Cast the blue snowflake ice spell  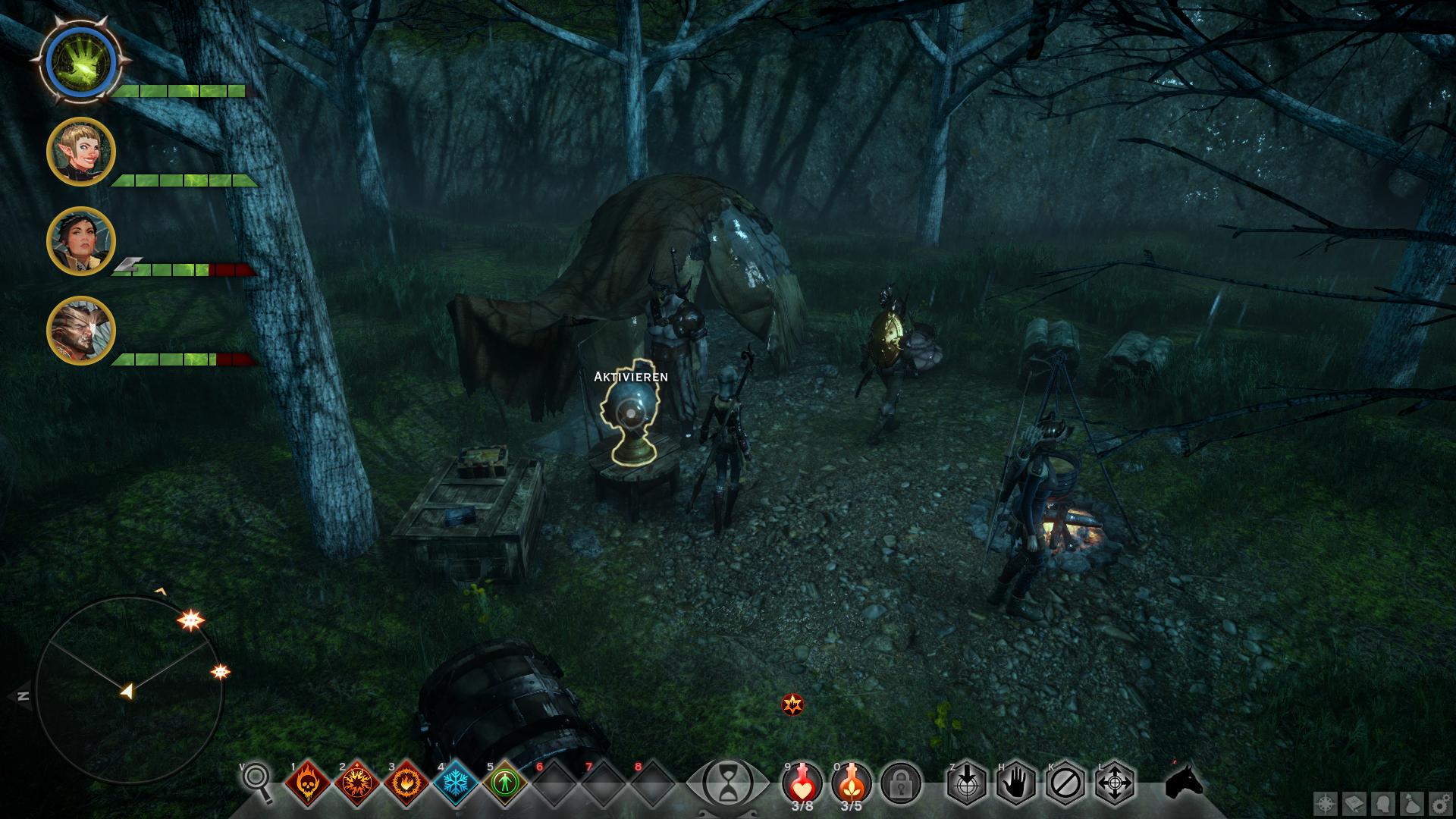click(x=455, y=782)
